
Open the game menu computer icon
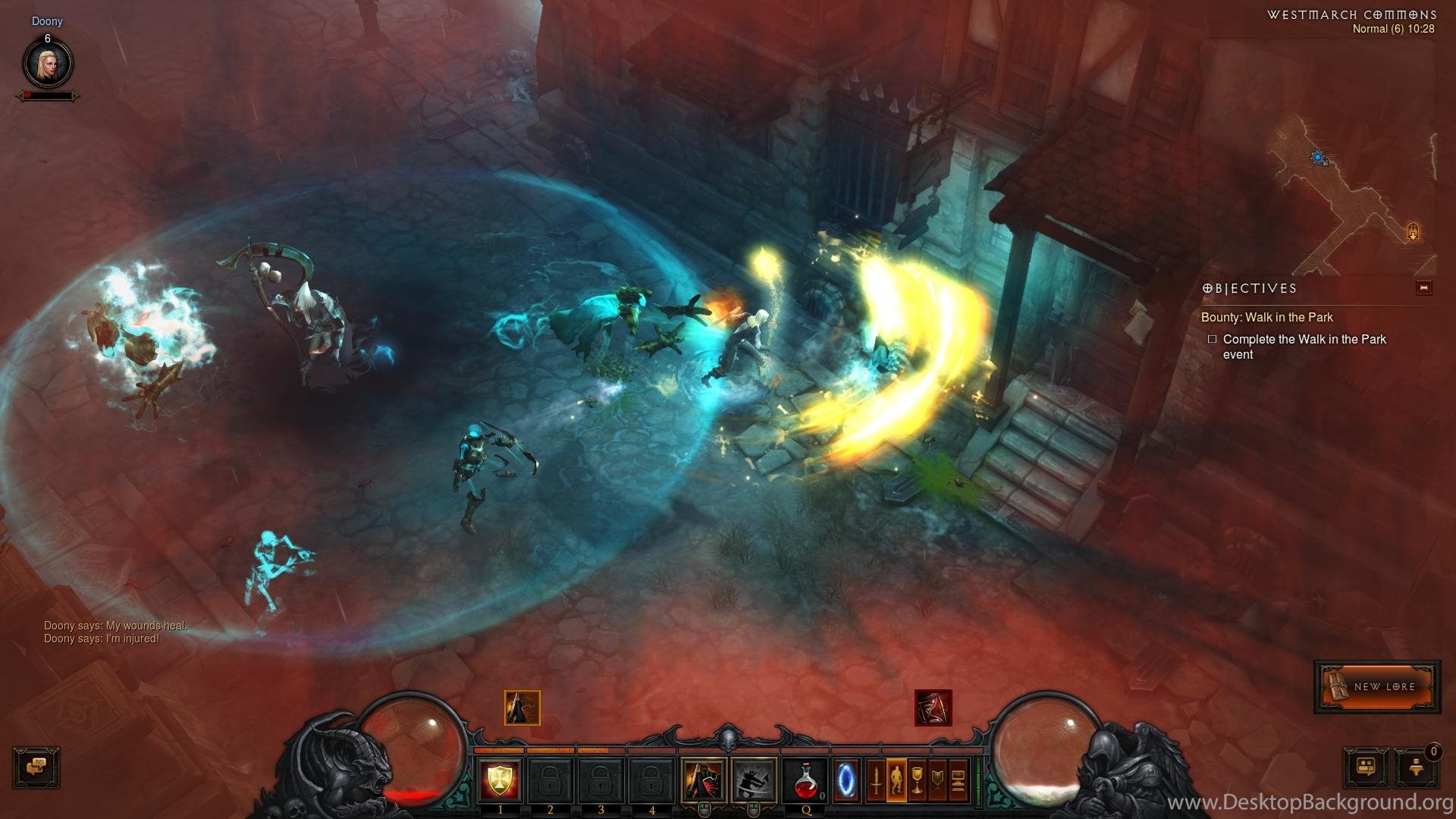[x=958, y=780]
